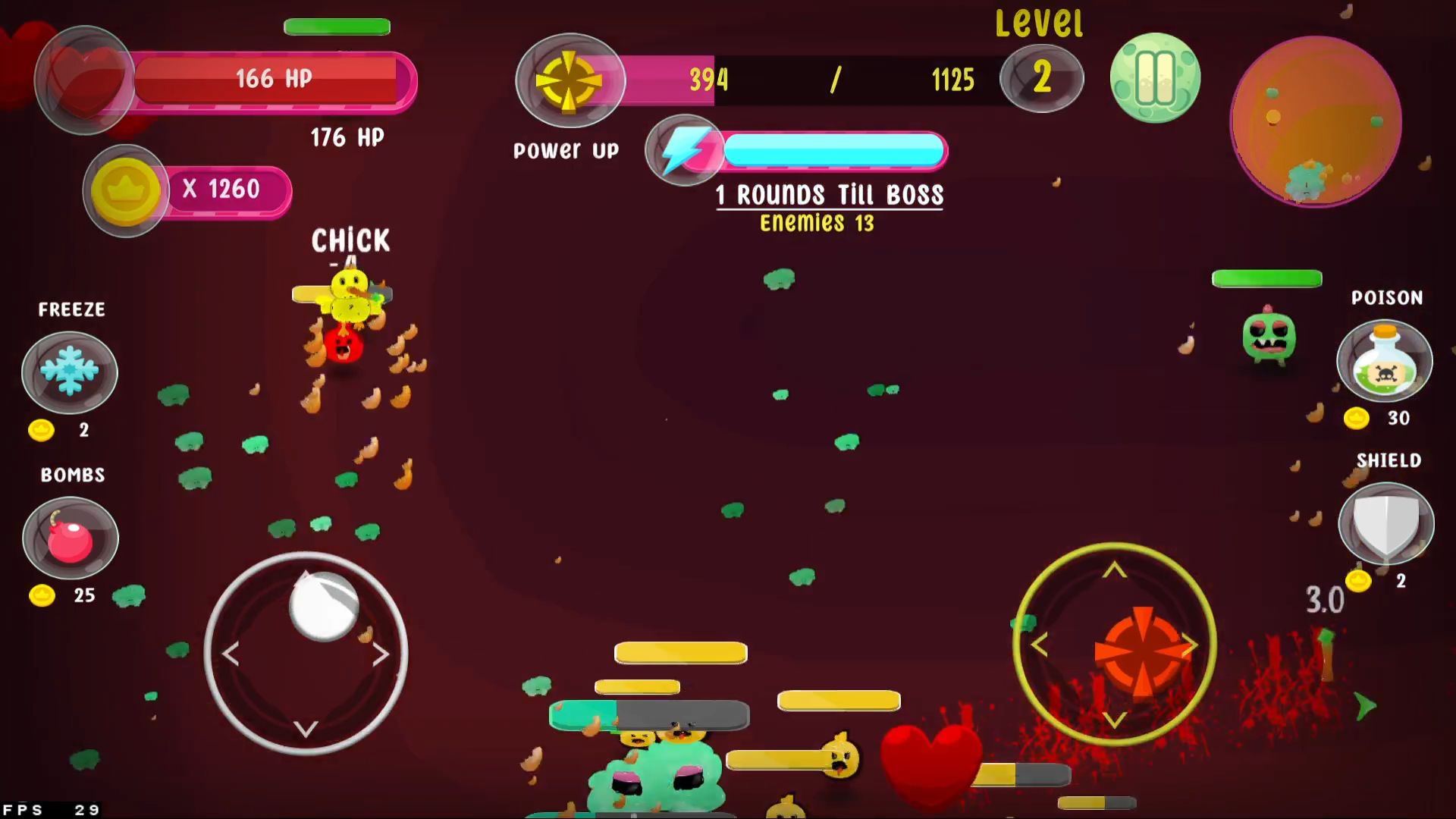Activate the Shield ability
The width and height of the screenshot is (1456, 819).
tap(1386, 524)
